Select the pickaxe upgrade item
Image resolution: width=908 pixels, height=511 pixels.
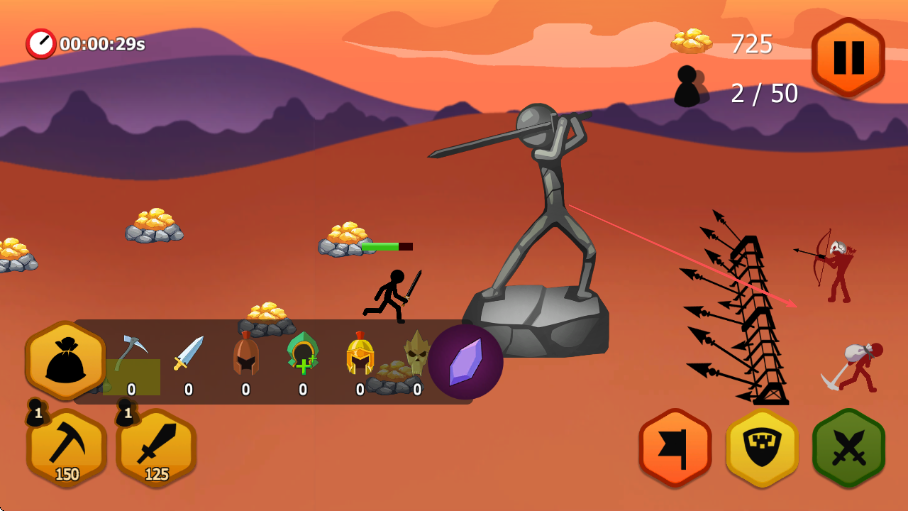point(131,354)
